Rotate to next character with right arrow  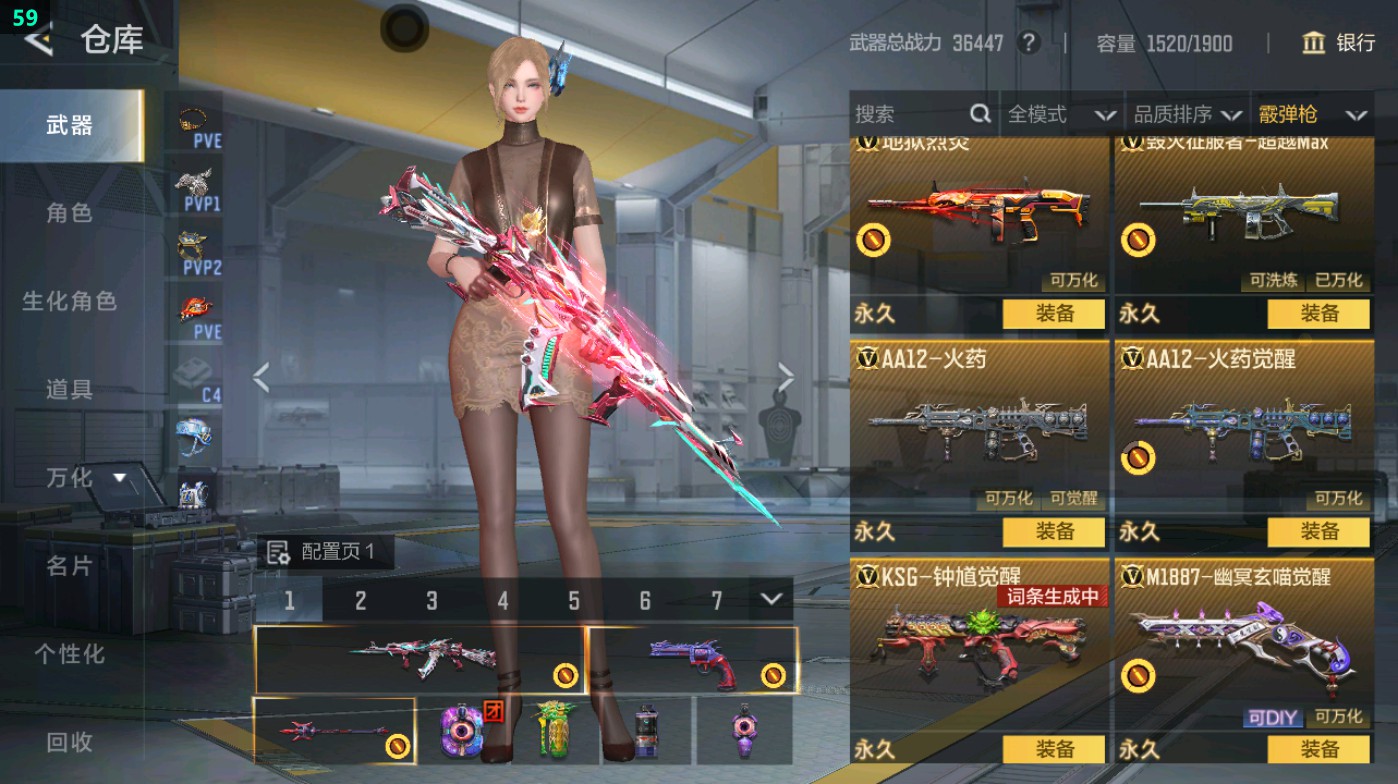click(786, 378)
